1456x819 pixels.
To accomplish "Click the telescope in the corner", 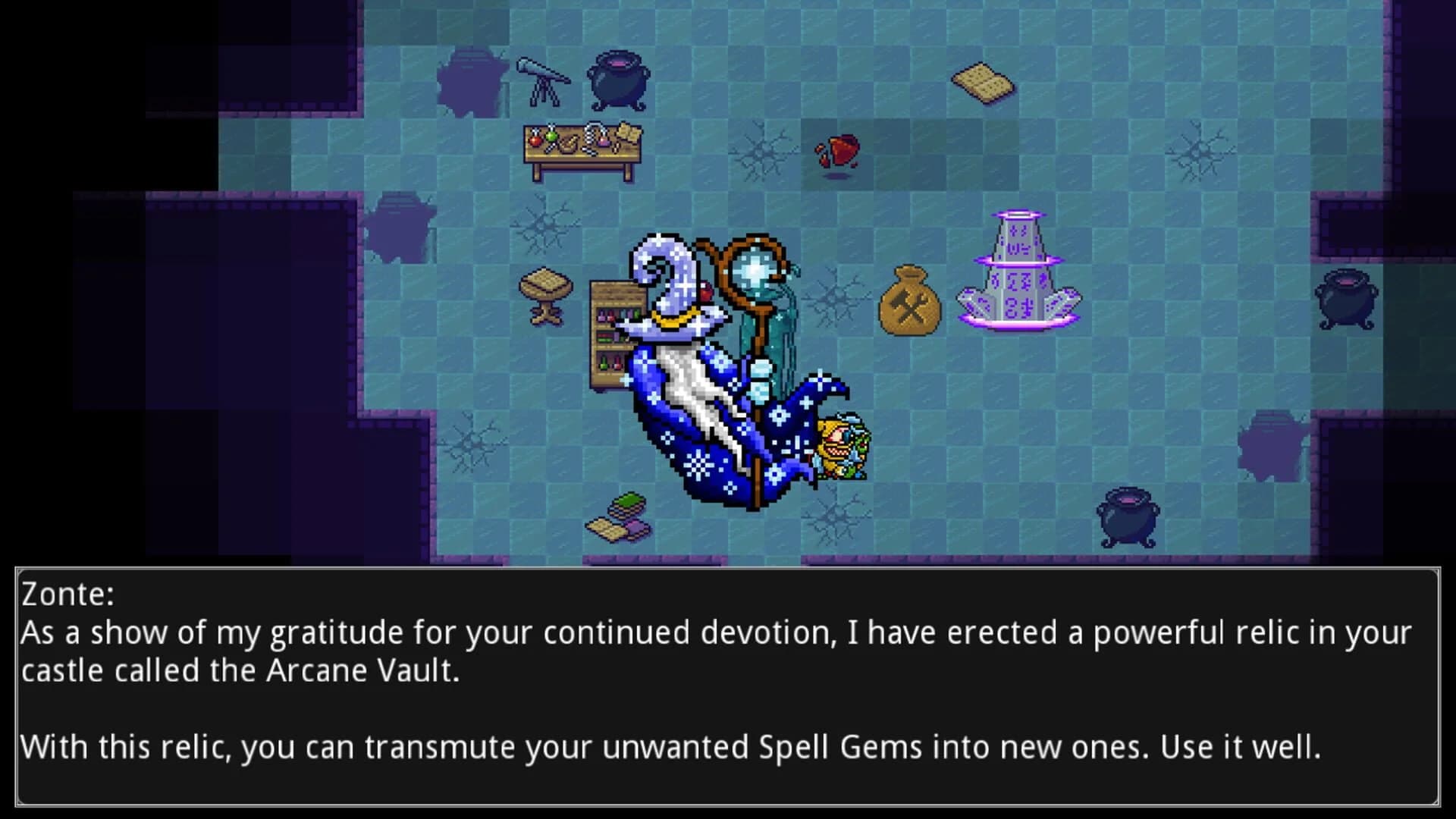I will click(542, 80).
